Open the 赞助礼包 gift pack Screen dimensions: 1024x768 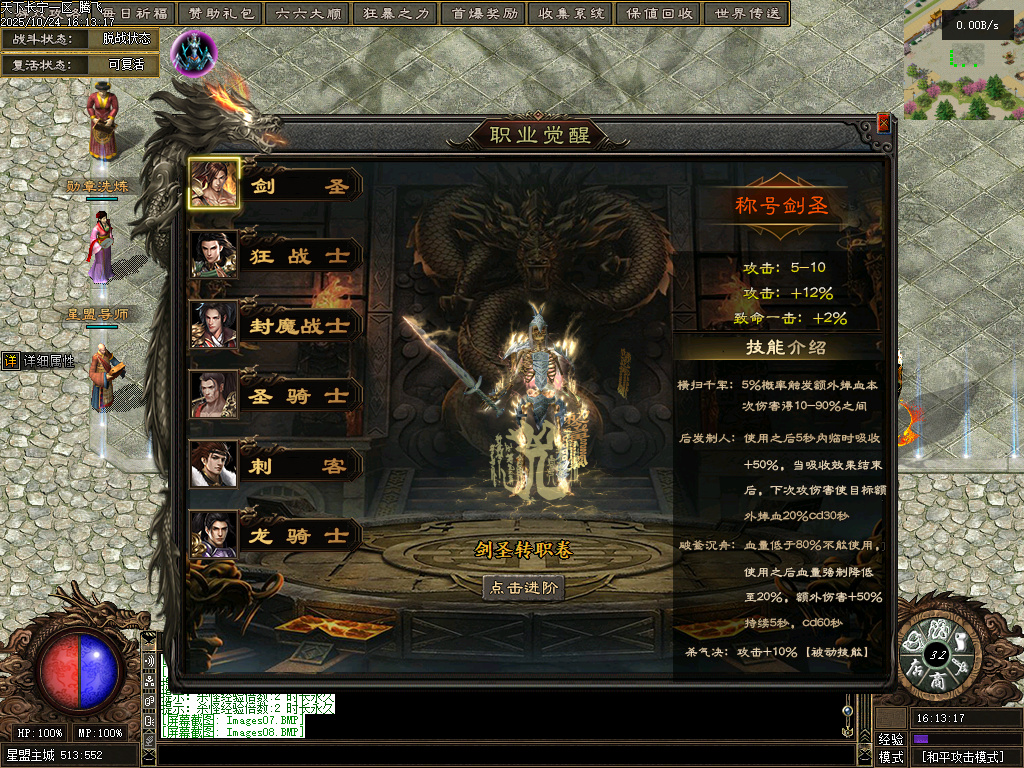tap(221, 14)
